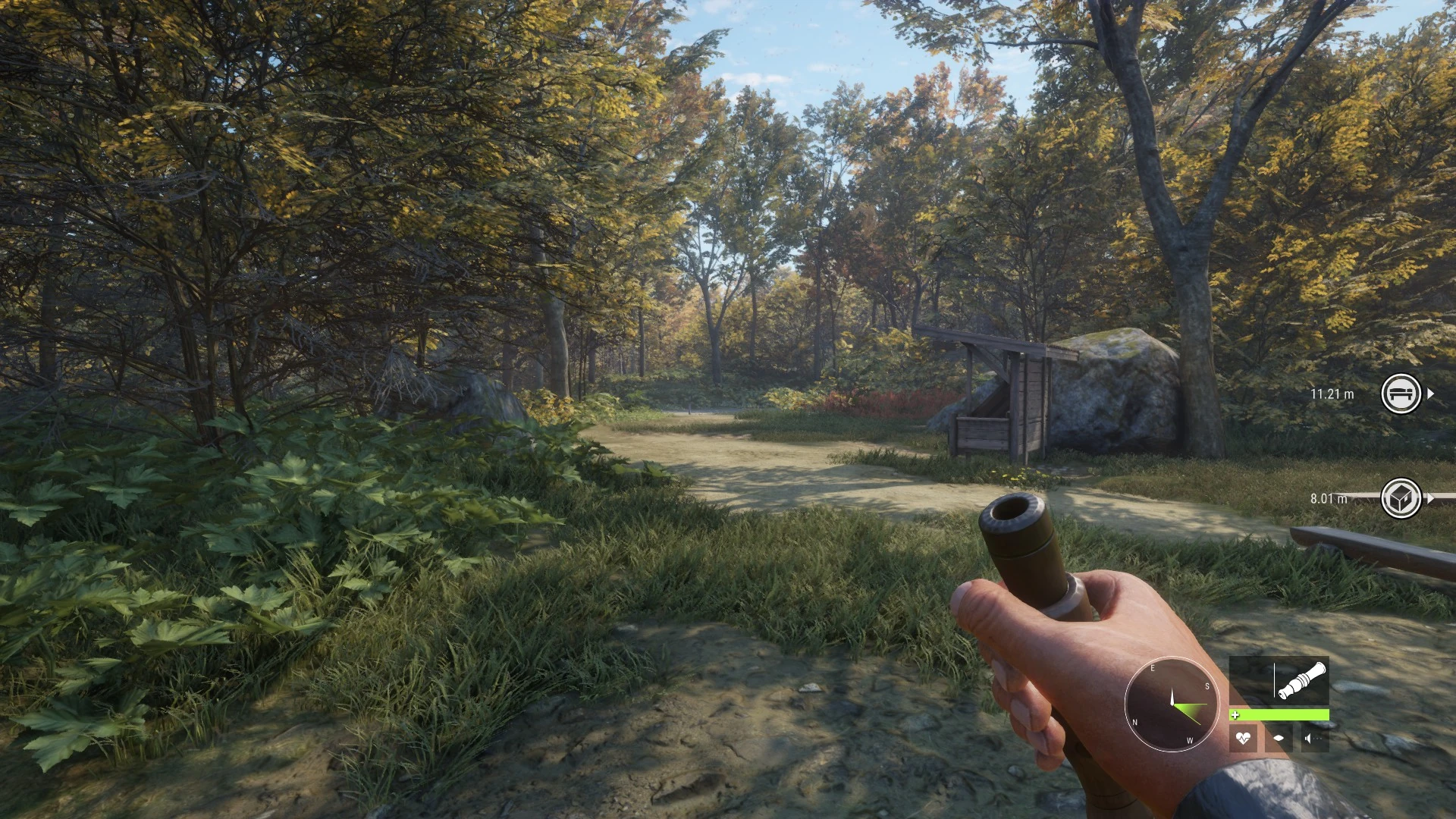Click the N letter on the compass
The width and height of the screenshot is (1456, 819).
(1134, 722)
